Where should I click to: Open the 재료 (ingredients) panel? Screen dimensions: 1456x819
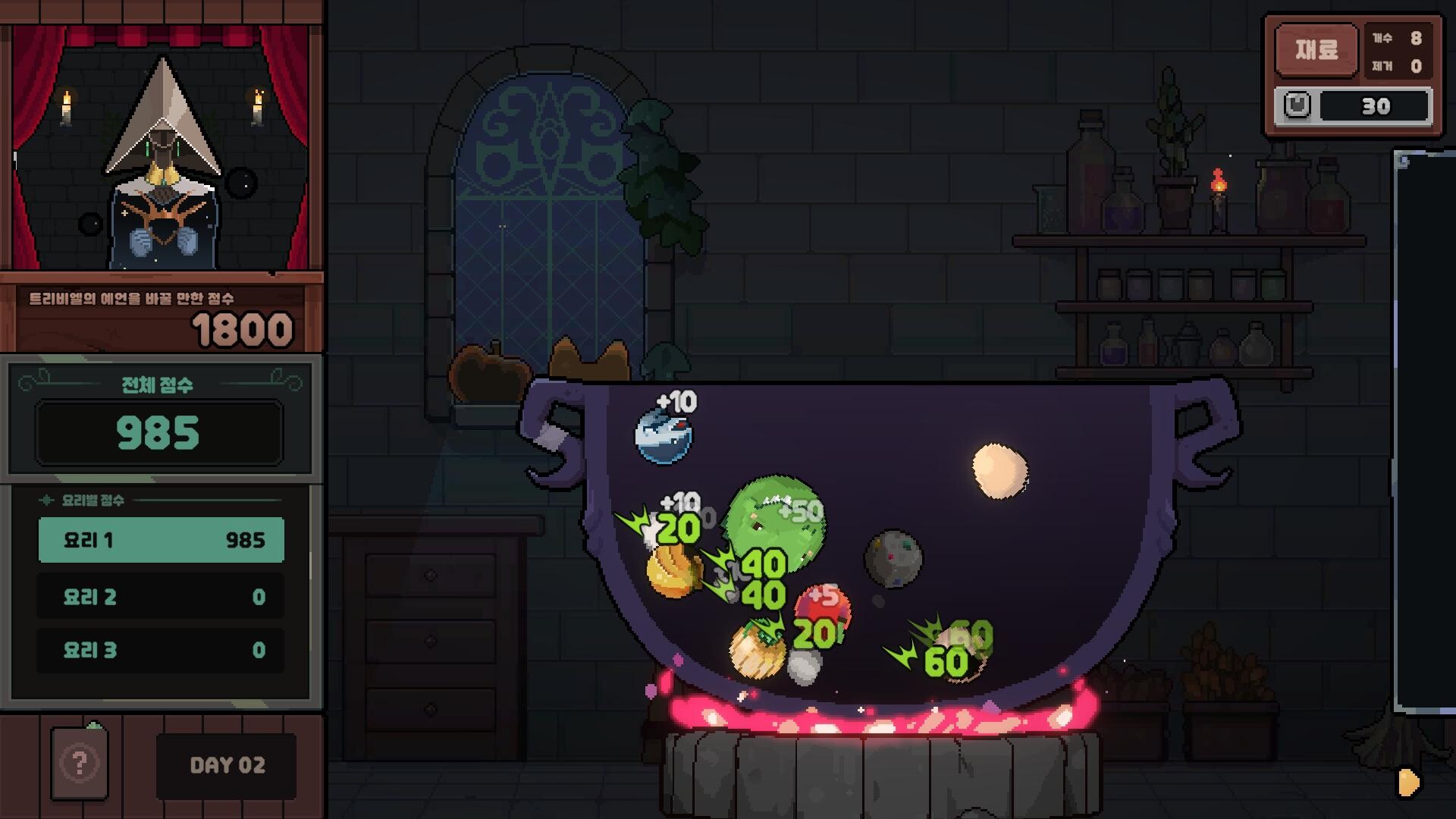pyautogui.click(x=1316, y=50)
